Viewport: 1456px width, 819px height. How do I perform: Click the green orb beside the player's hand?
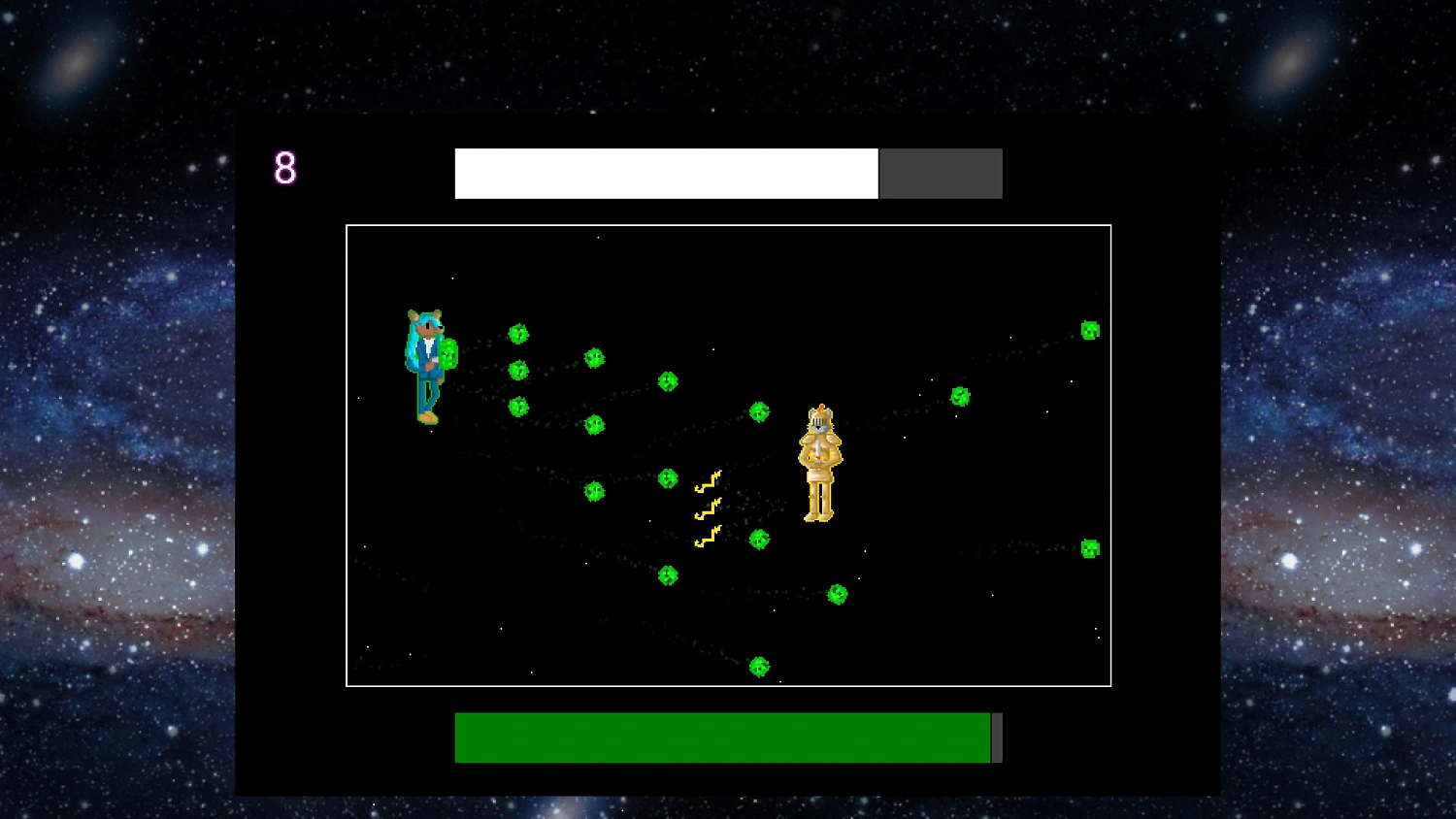(447, 354)
